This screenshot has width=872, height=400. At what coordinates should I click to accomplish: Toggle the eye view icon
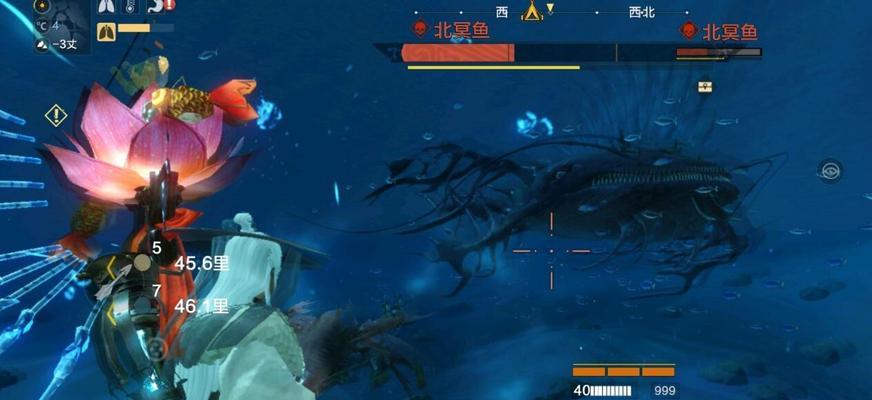(x=829, y=170)
